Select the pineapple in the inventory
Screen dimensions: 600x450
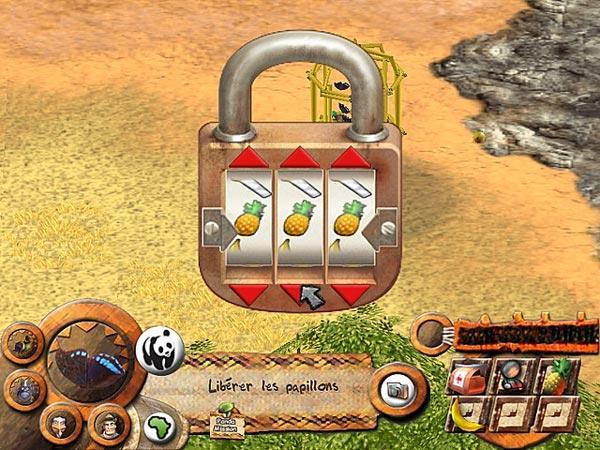click(553, 377)
